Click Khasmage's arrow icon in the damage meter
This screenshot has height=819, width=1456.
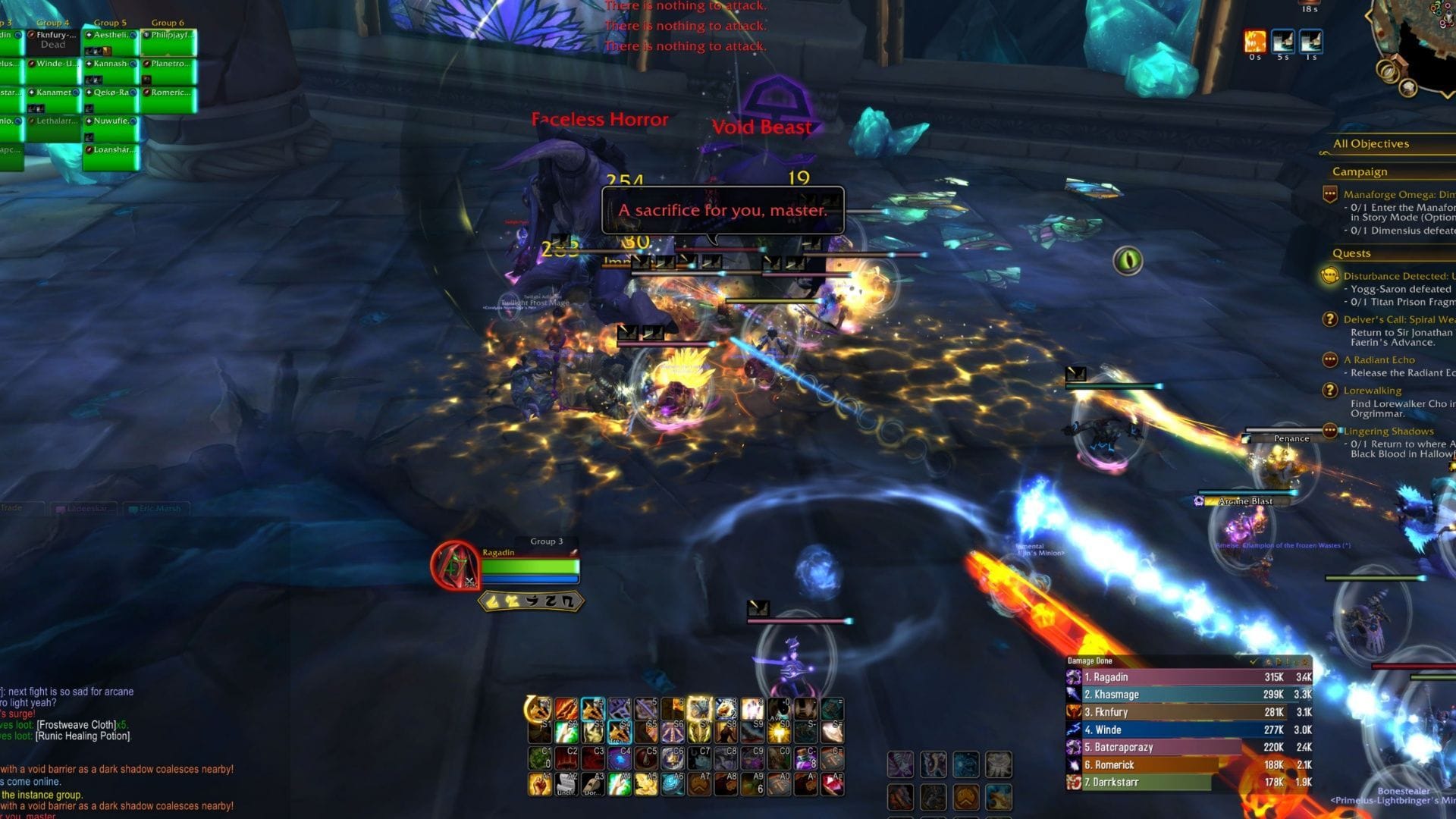(x=1072, y=695)
